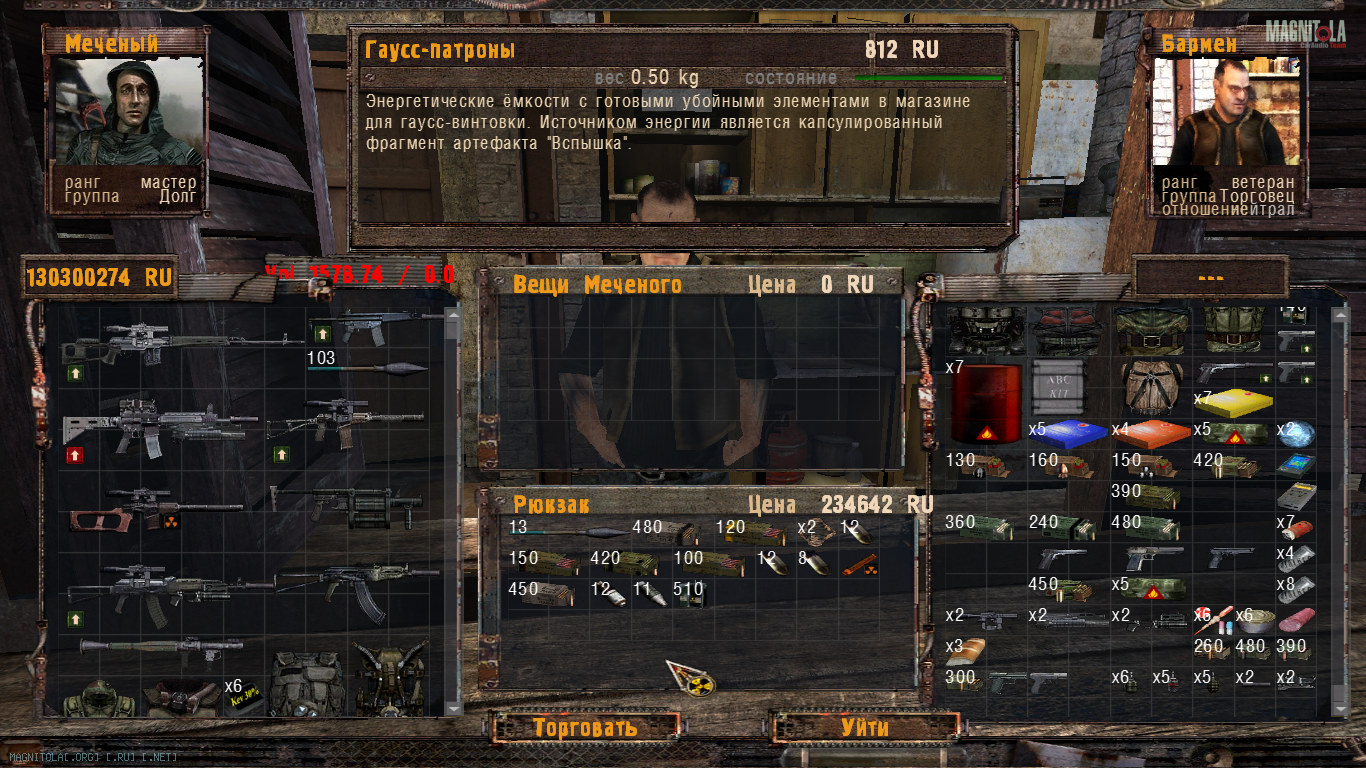This screenshot has width=1366, height=768.
Task: Pick the blue box stack marked x5
Action: click(1069, 432)
